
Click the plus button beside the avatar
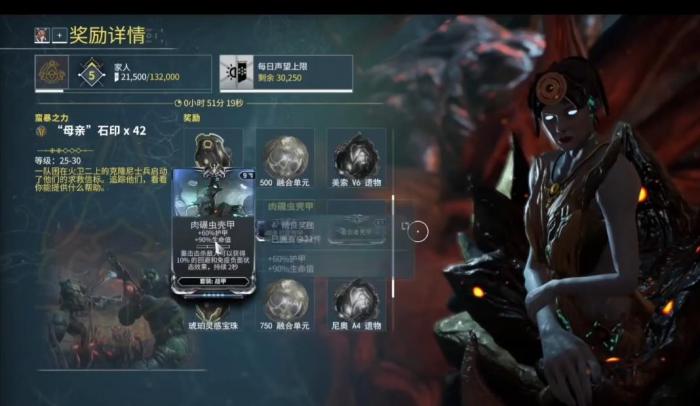(x=59, y=36)
